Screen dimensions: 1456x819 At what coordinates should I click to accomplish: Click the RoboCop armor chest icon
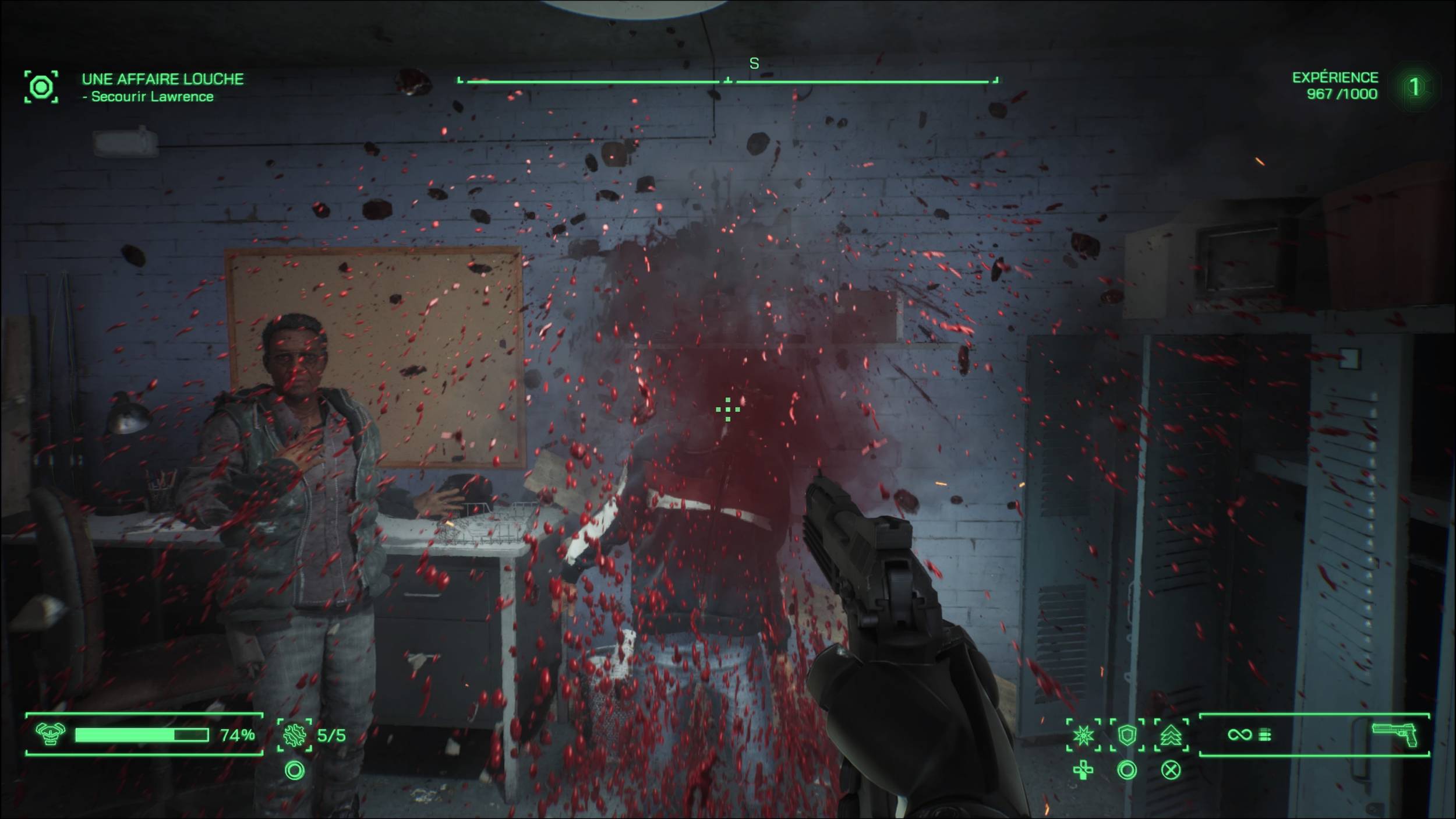(50, 735)
